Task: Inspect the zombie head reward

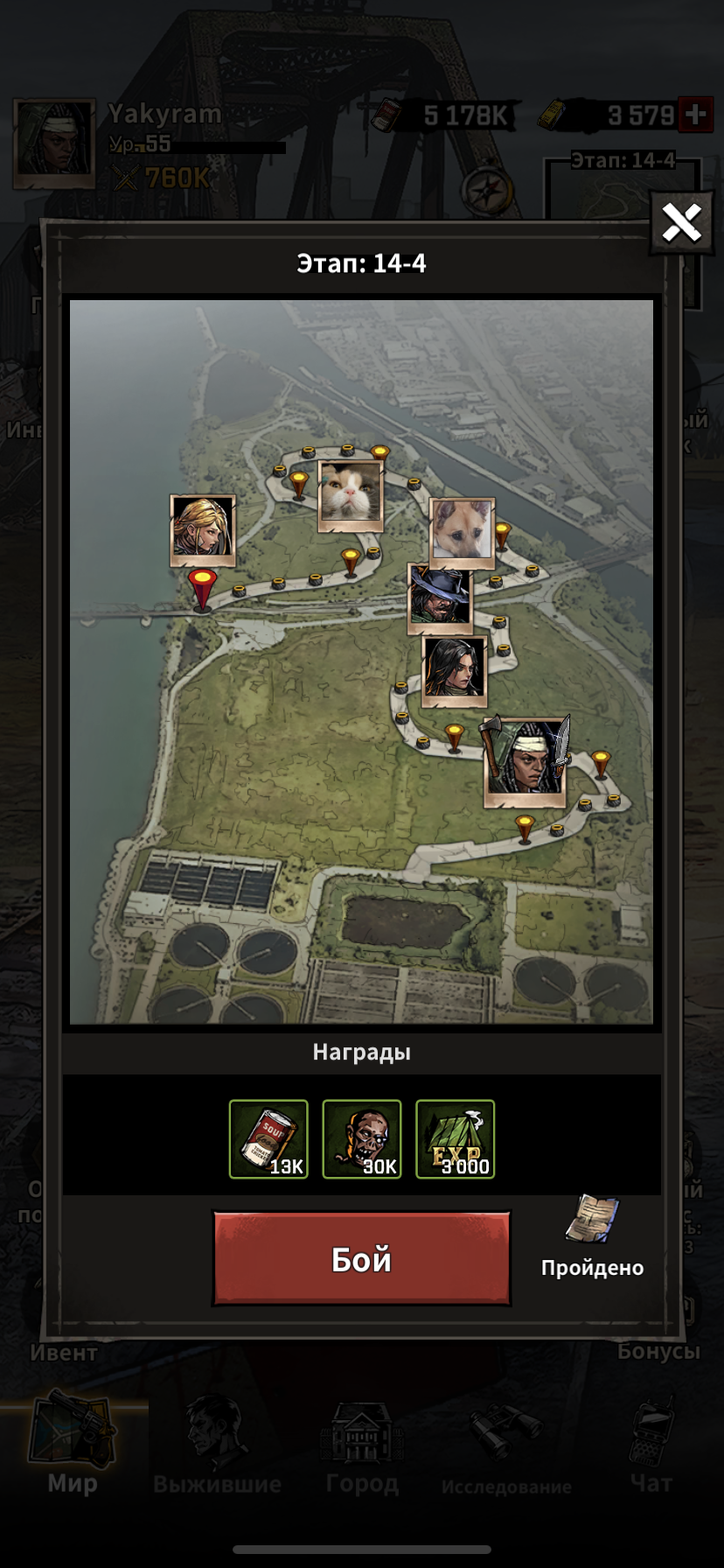Action: tap(362, 1139)
